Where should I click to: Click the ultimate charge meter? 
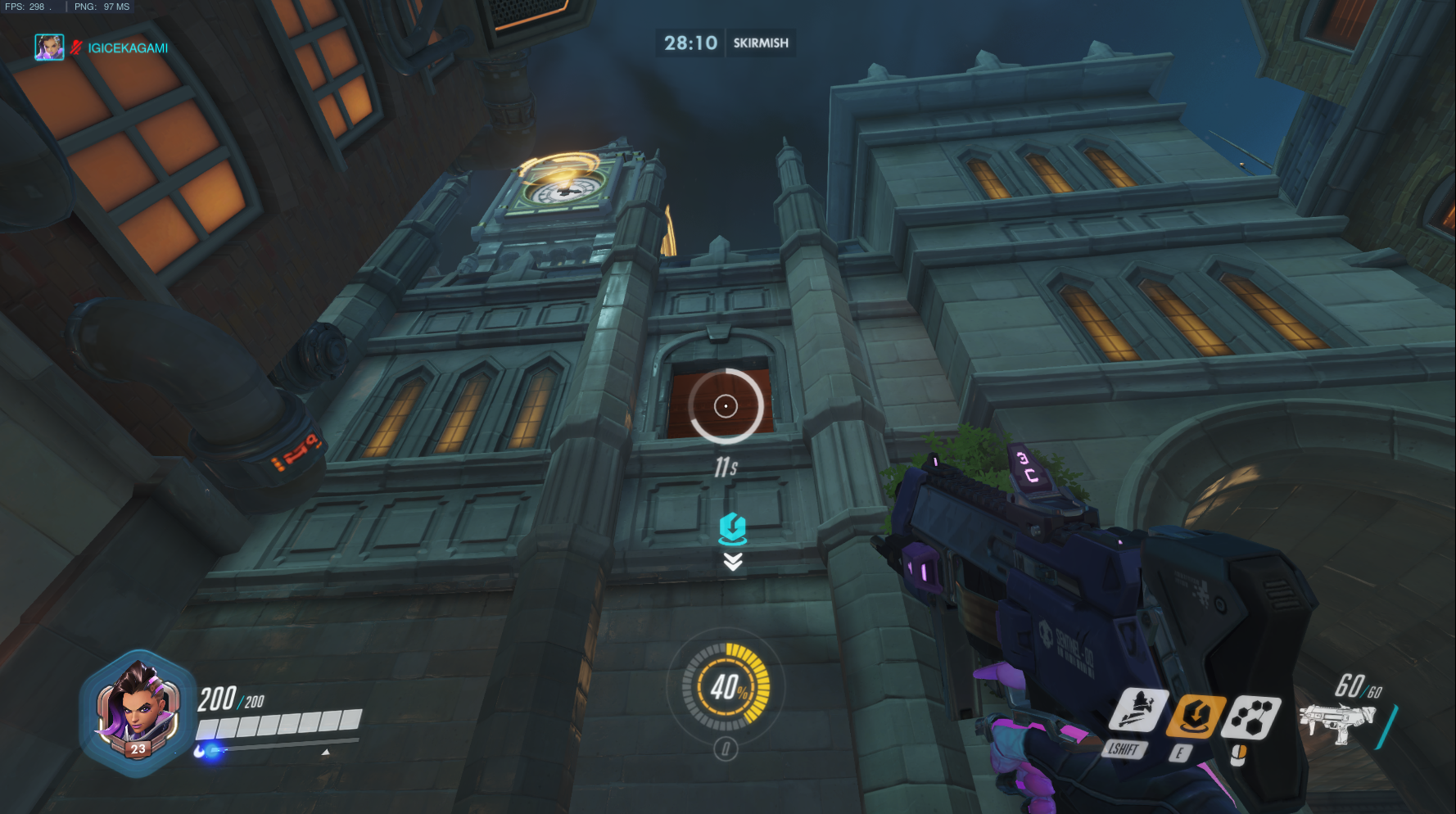pyautogui.click(x=726, y=686)
